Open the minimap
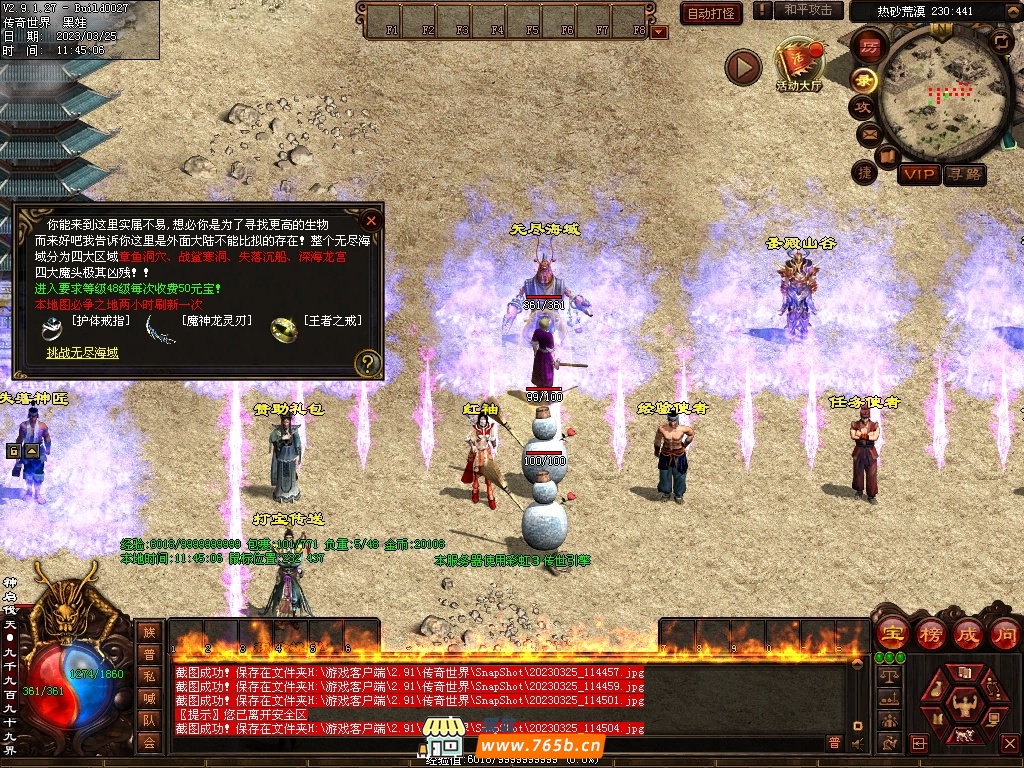The height and width of the screenshot is (768, 1024). pos(943,93)
